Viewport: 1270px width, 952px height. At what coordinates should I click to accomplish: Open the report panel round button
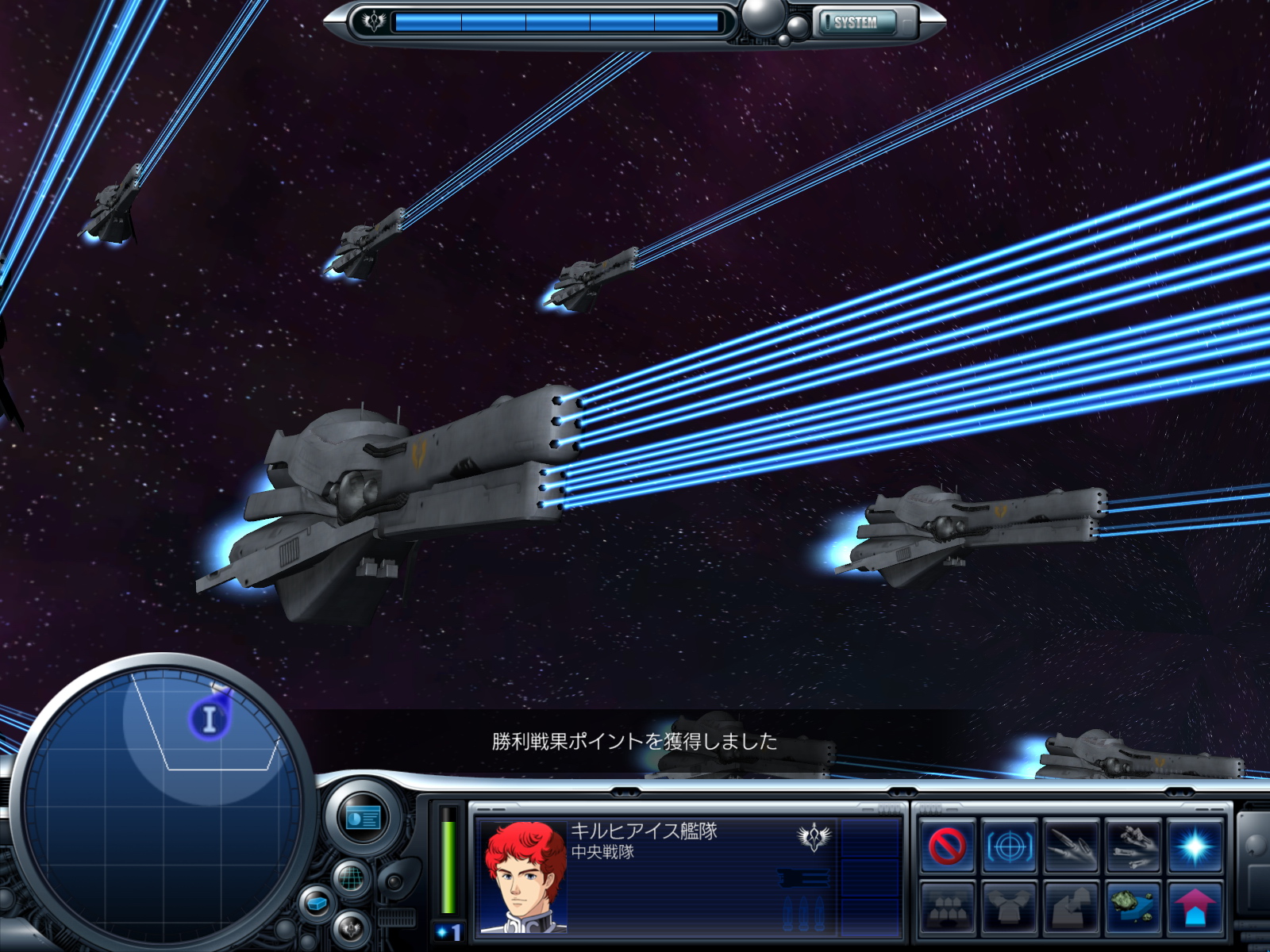coord(364,818)
